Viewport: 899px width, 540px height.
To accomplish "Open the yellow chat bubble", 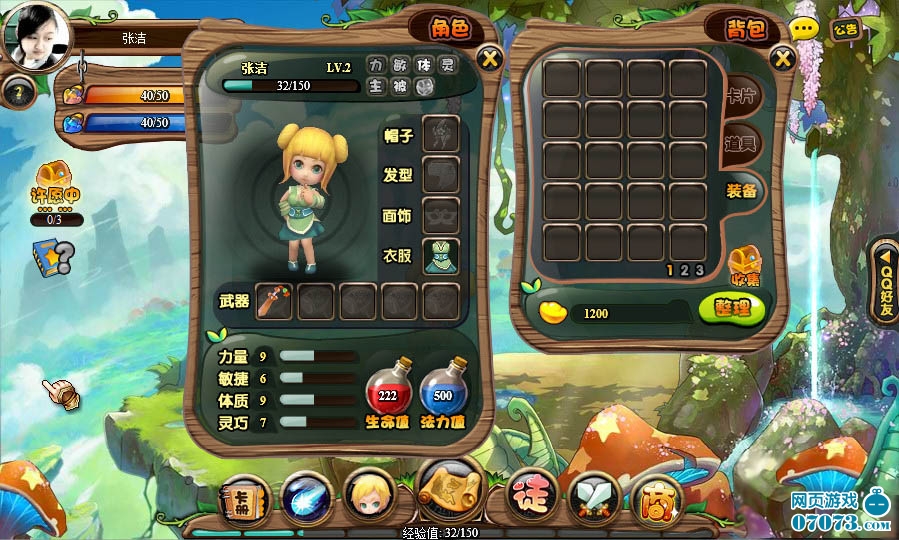I will tap(804, 30).
